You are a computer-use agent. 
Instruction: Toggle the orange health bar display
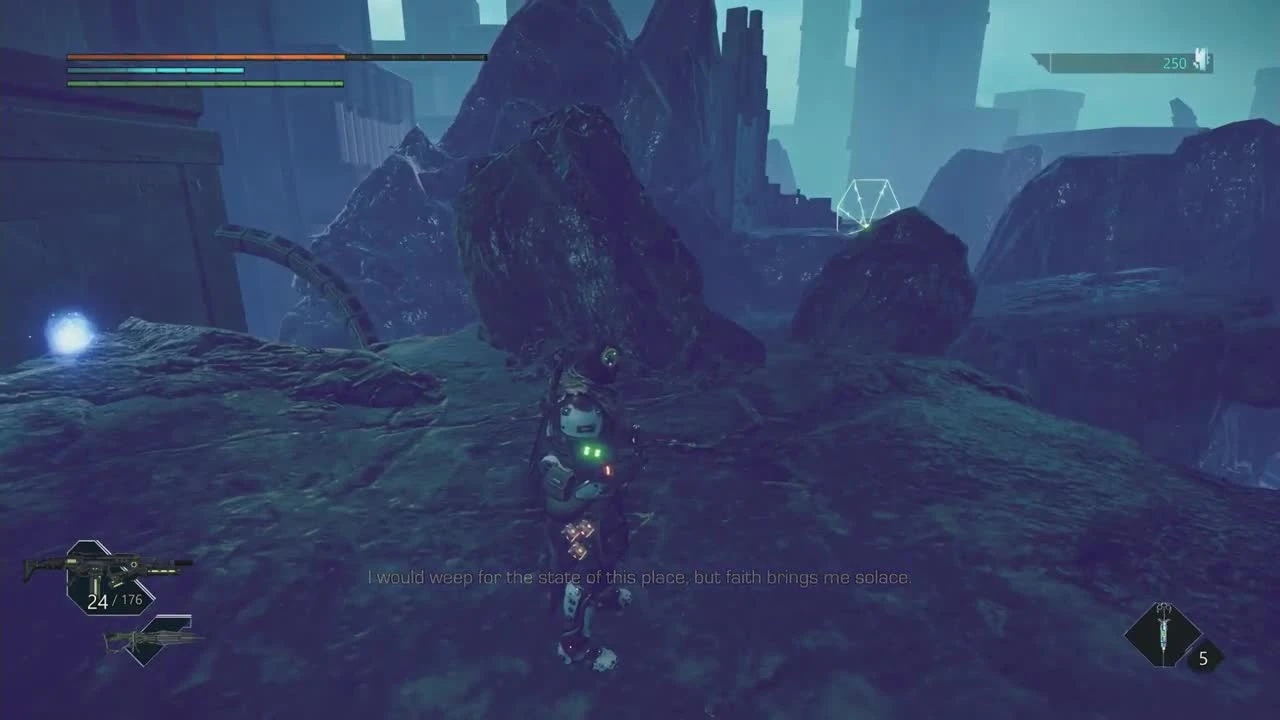(x=205, y=58)
